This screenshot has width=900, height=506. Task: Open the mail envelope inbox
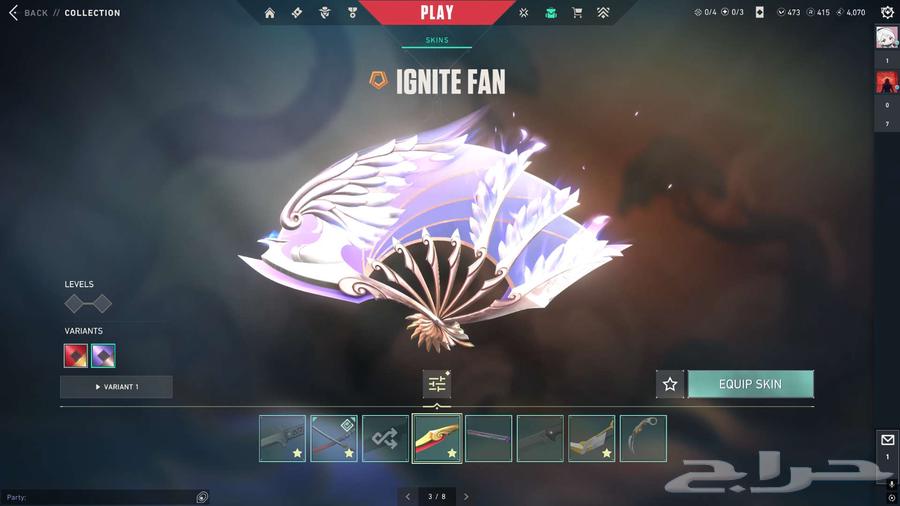(887, 440)
